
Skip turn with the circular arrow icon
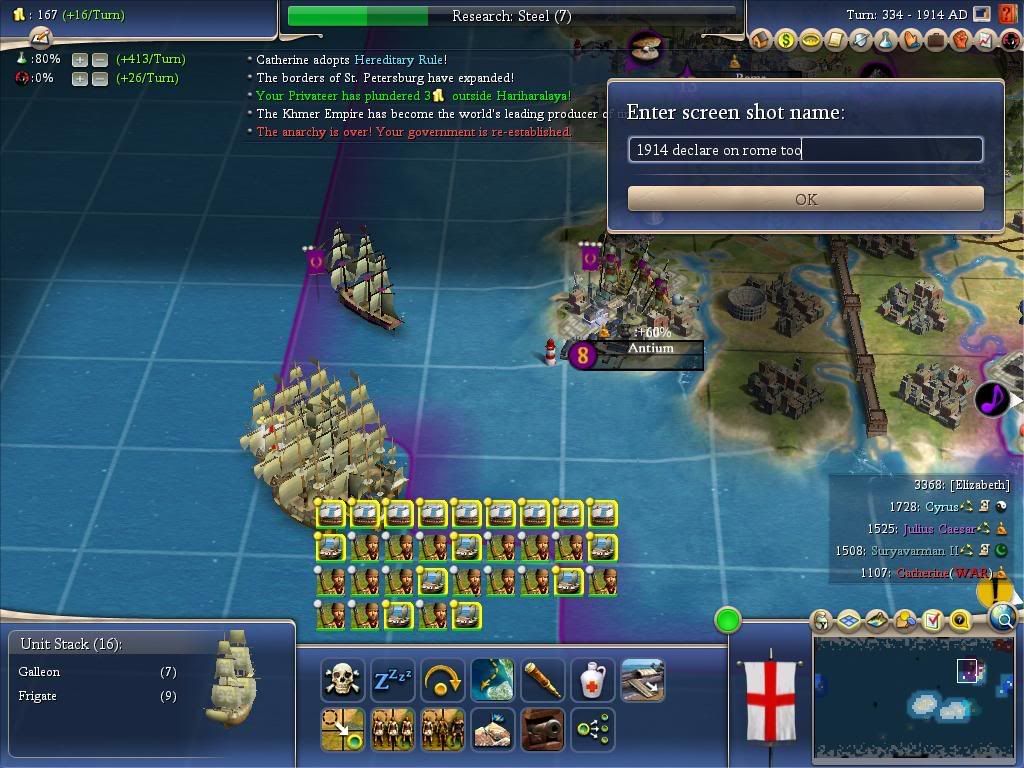point(443,681)
